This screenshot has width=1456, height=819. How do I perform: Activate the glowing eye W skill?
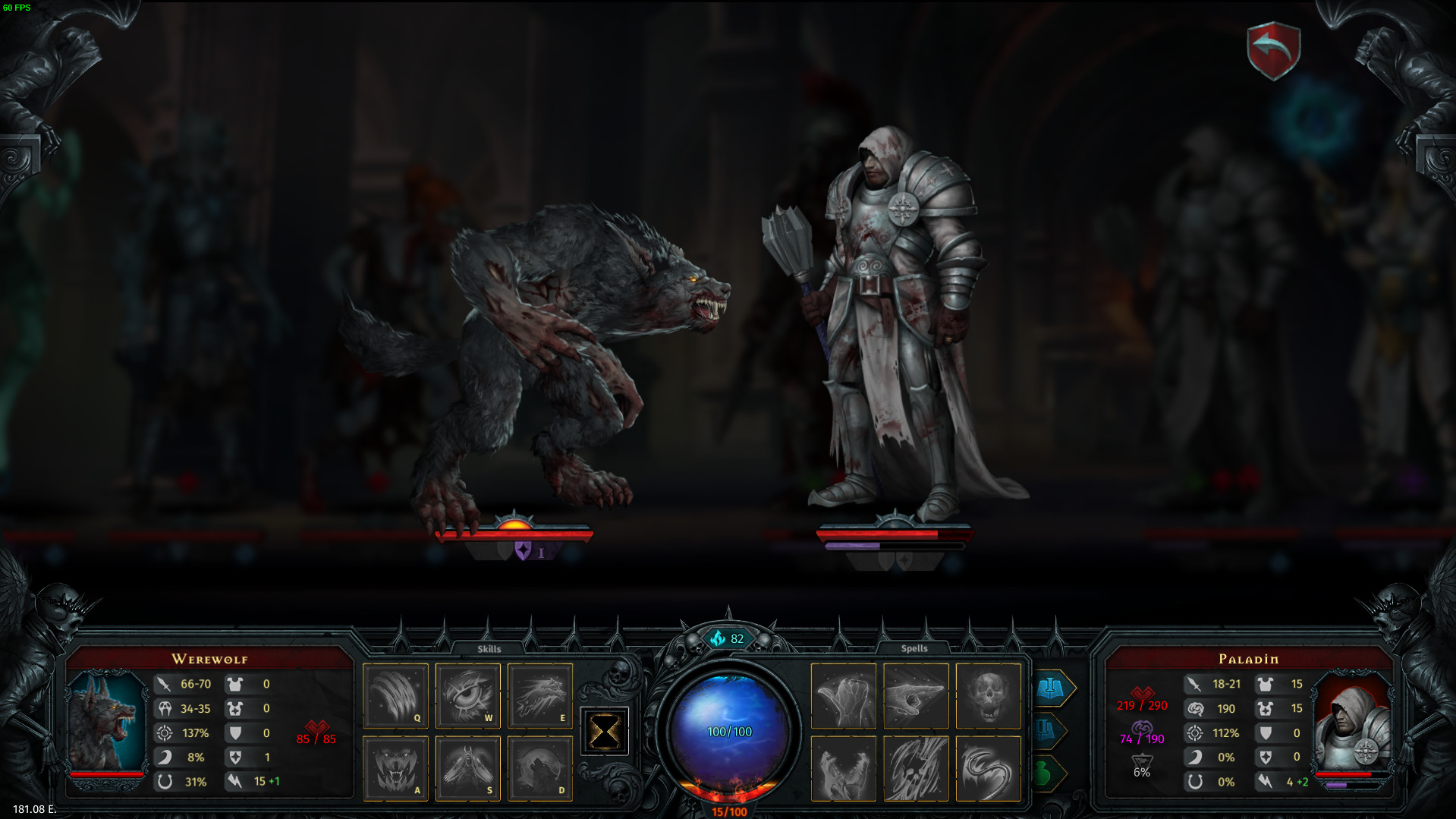point(467,695)
